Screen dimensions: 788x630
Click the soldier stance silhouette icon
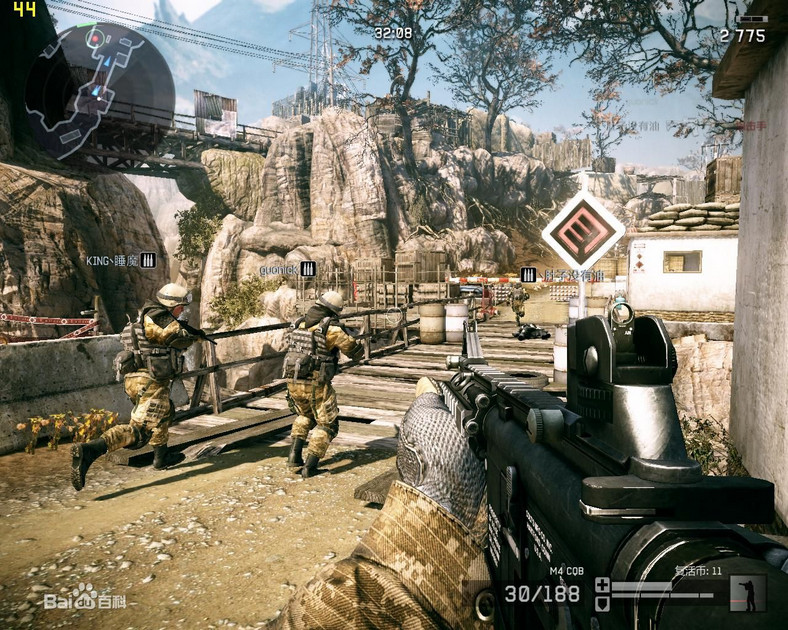click(x=745, y=593)
